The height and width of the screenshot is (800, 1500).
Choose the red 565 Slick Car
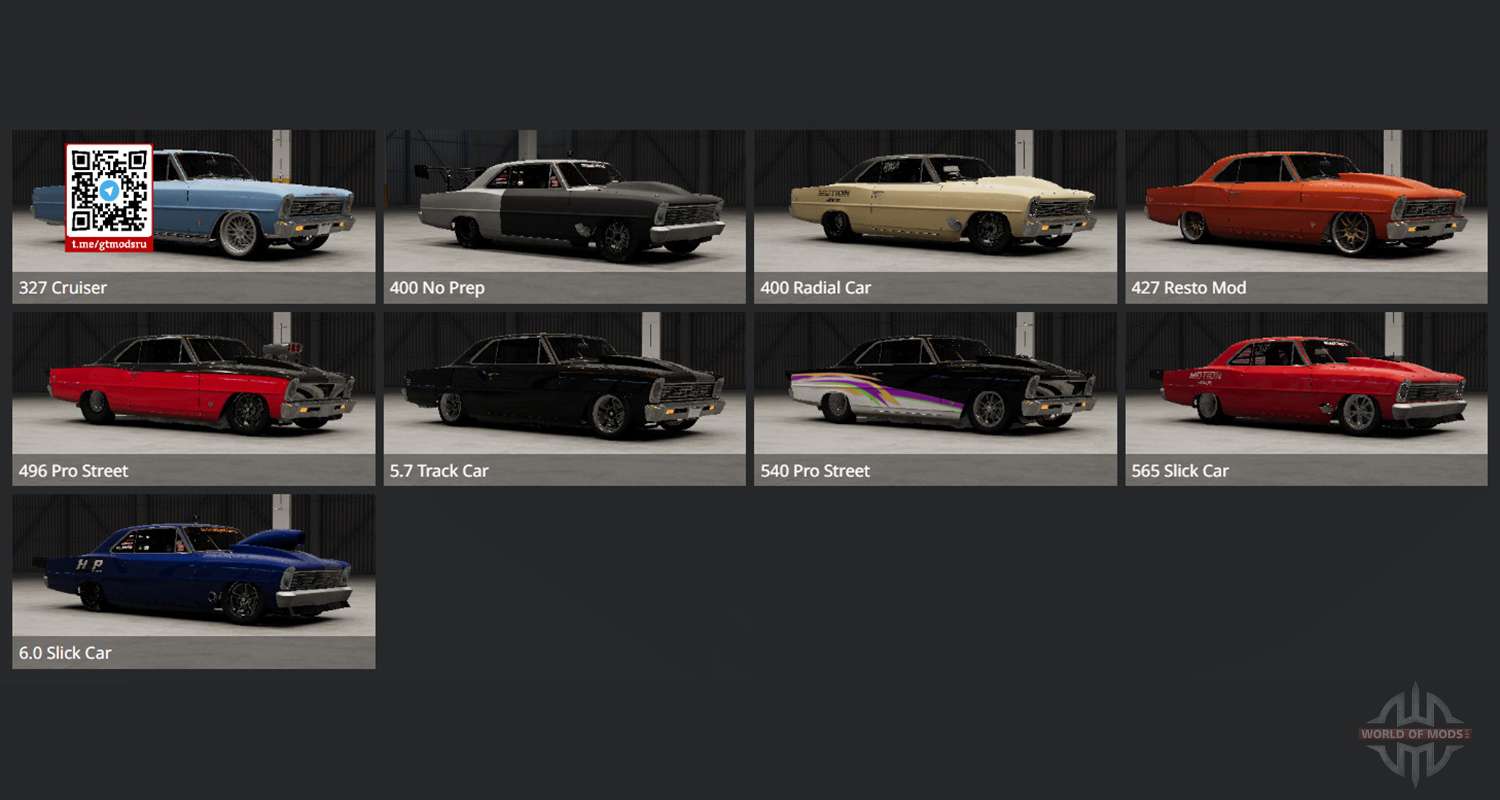[1306, 398]
